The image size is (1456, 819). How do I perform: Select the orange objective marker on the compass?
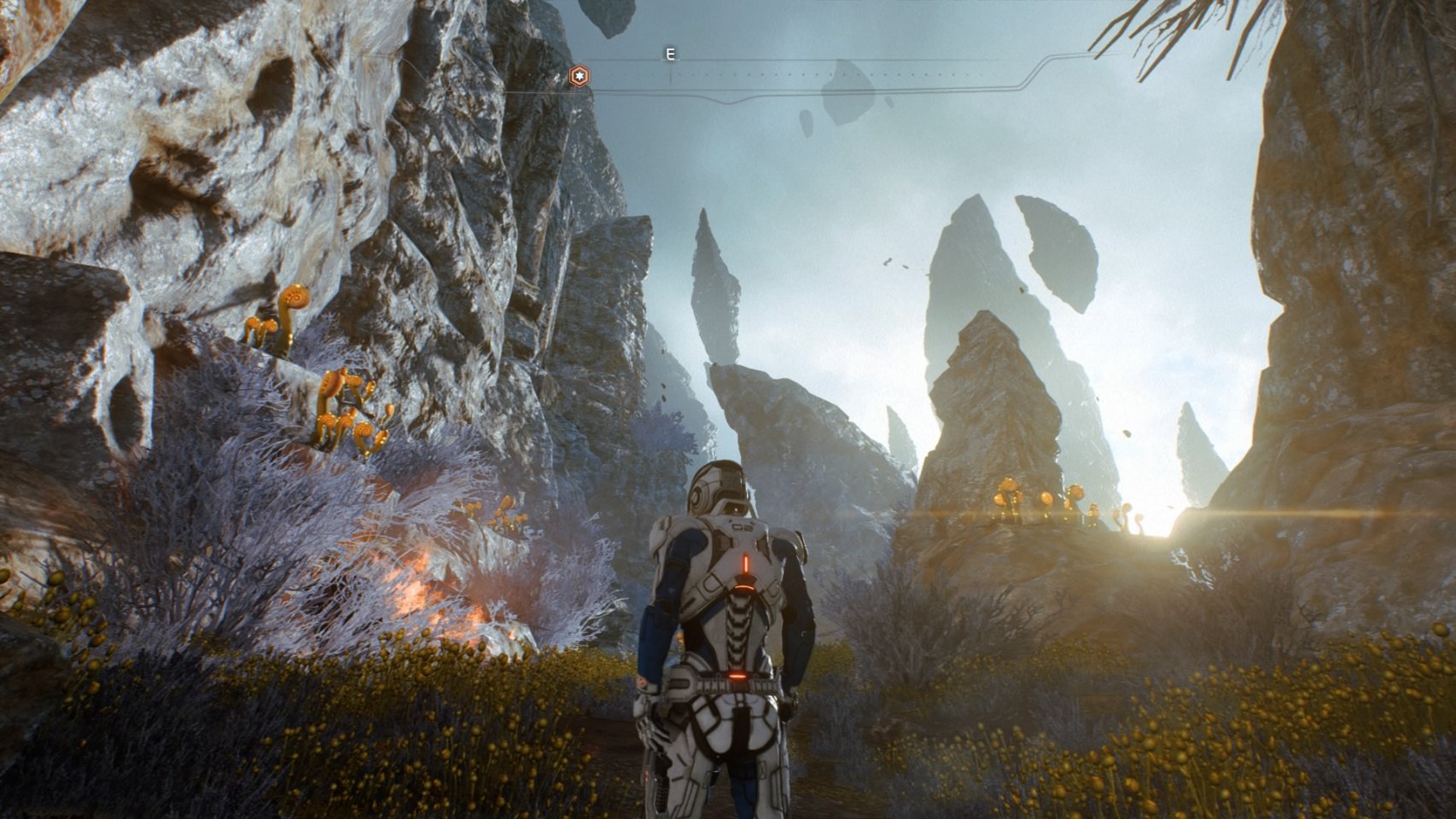579,78
